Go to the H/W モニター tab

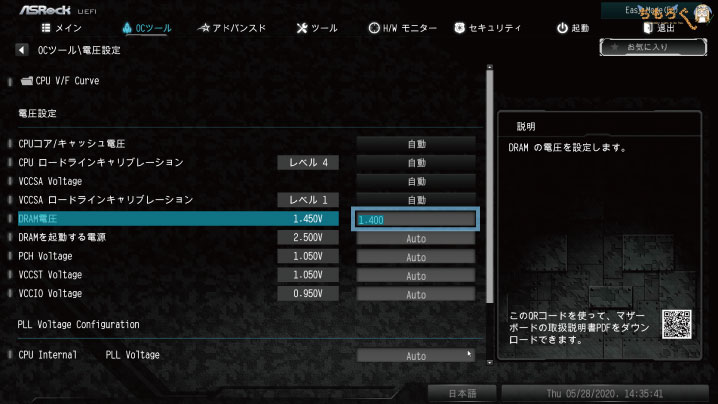[x=403, y=28]
